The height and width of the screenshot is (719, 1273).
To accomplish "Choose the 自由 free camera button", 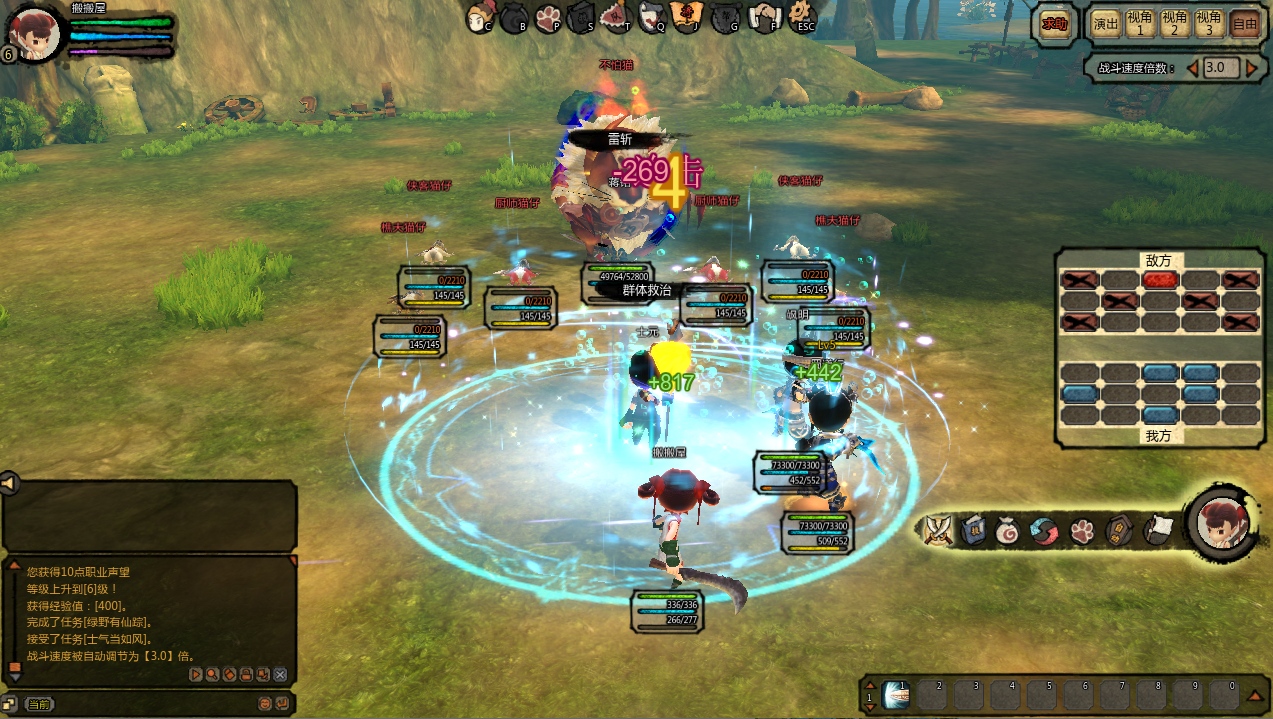I will click(1244, 24).
